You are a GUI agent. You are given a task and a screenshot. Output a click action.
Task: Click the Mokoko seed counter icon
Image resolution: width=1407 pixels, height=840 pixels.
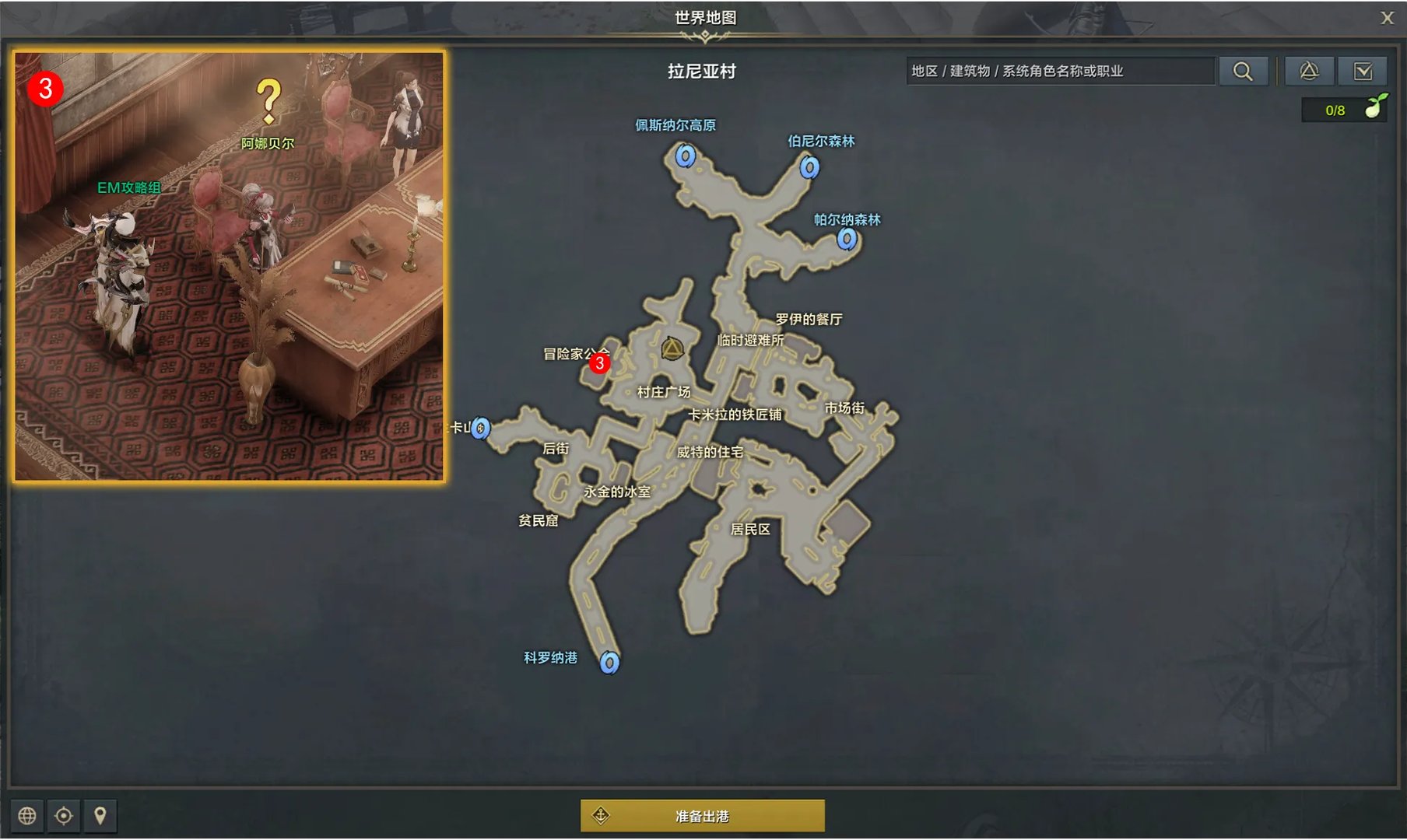click(x=1375, y=107)
